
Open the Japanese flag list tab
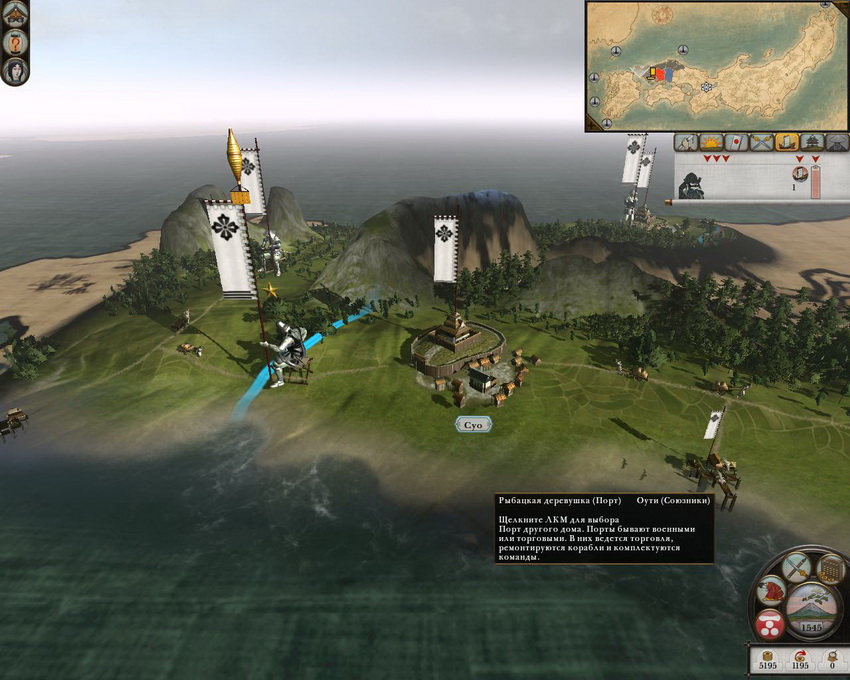coord(736,142)
